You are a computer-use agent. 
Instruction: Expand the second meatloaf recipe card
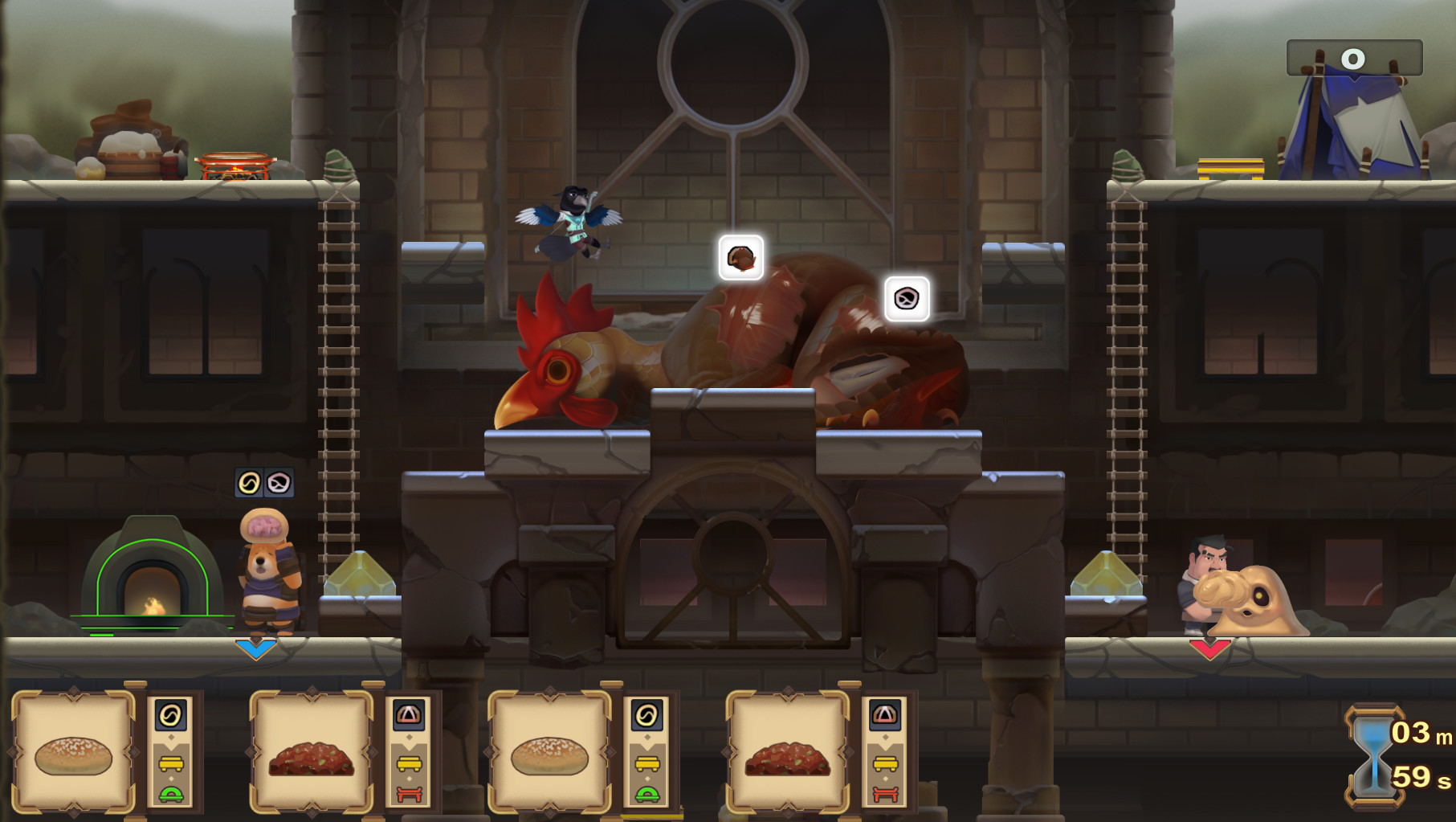coord(312,755)
